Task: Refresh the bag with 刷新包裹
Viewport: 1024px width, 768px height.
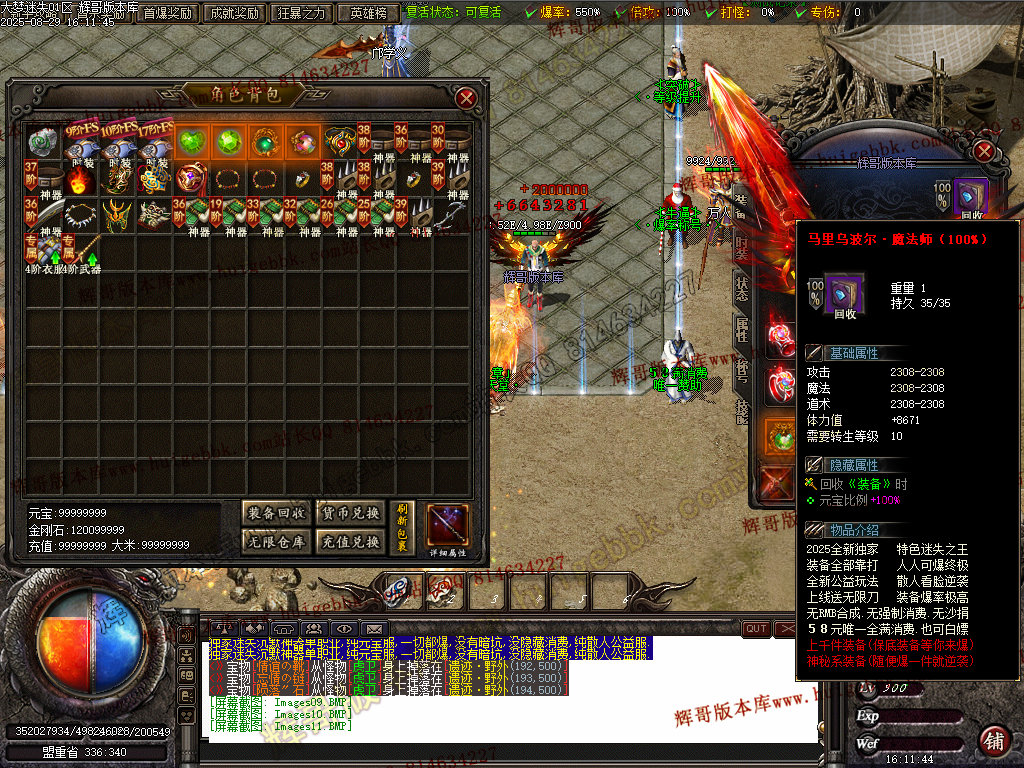Action: tap(403, 527)
